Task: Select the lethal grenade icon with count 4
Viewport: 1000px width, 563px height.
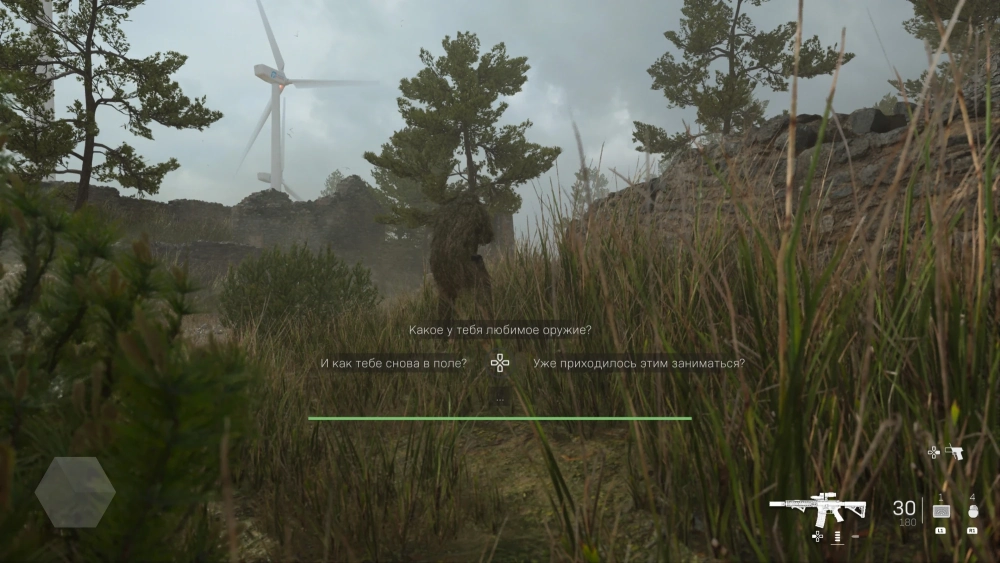Action: tap(972, 511)
